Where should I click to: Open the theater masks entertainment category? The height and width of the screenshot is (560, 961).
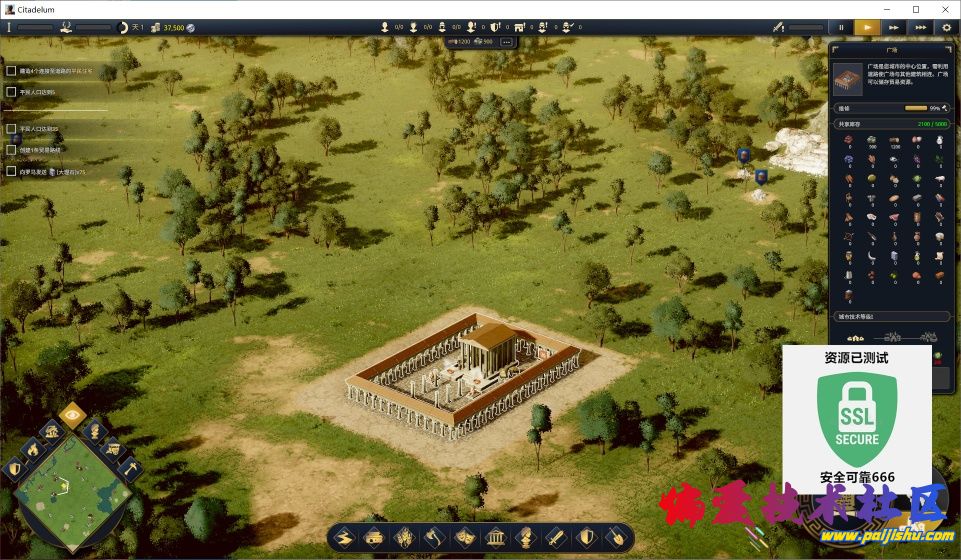coord(465,537)
